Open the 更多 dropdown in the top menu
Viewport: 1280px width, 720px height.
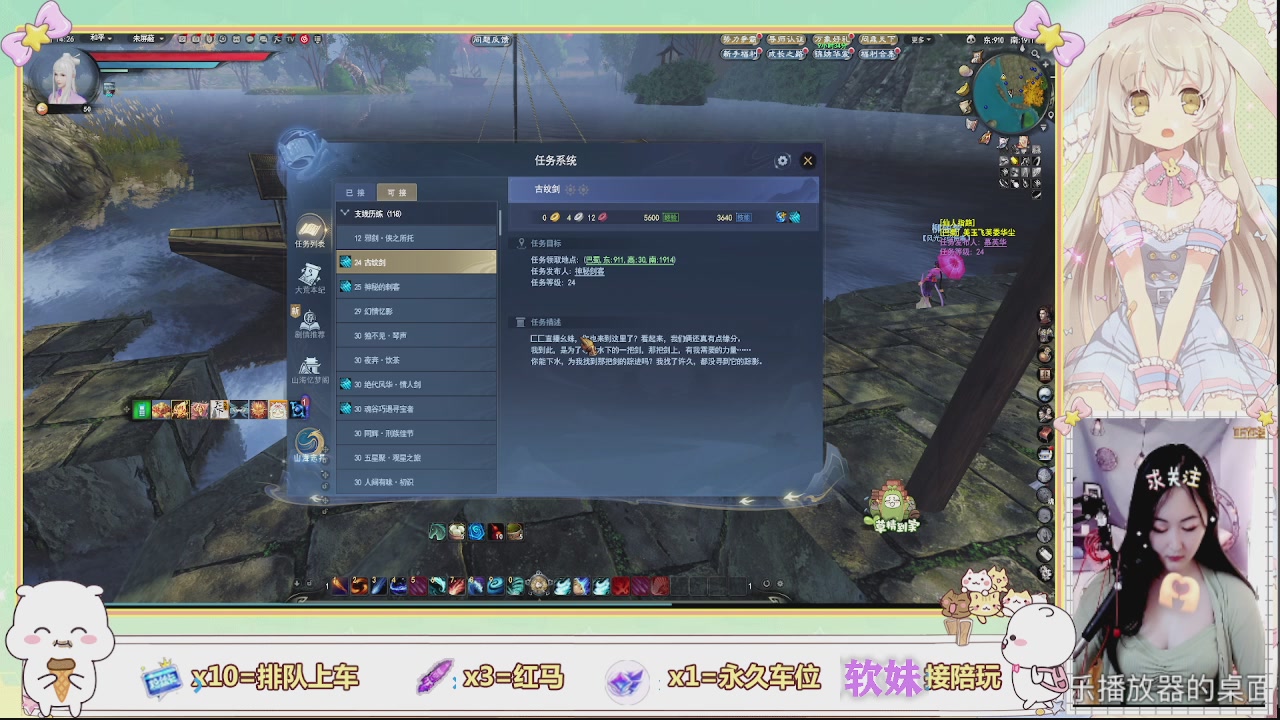click(x=920, y=40)
